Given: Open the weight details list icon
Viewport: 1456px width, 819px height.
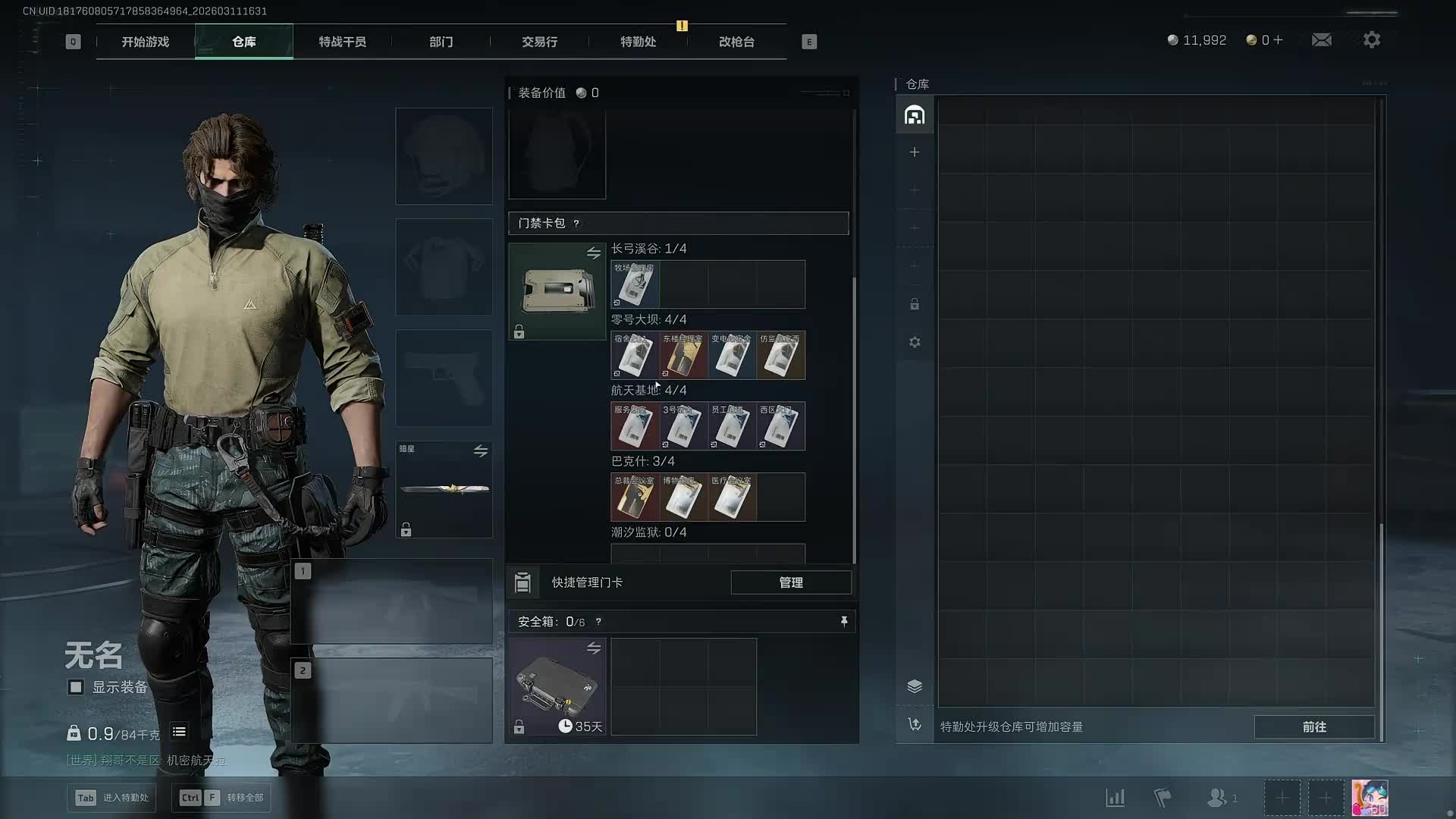Looking at the screenshot, I should 179,732.
